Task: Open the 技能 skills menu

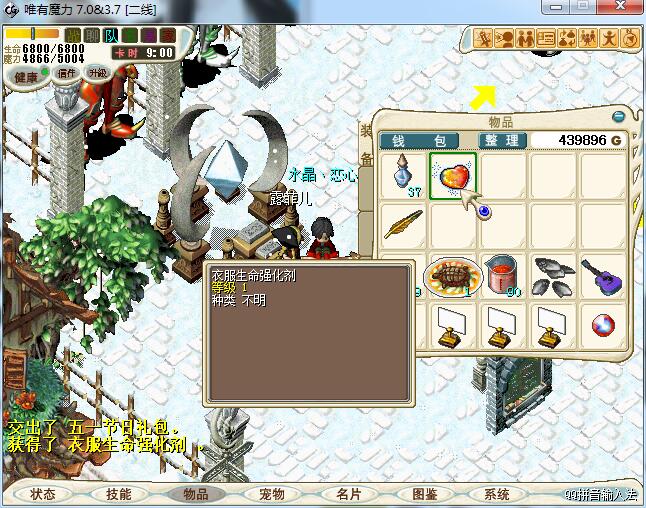Action: tap(118, 494)
